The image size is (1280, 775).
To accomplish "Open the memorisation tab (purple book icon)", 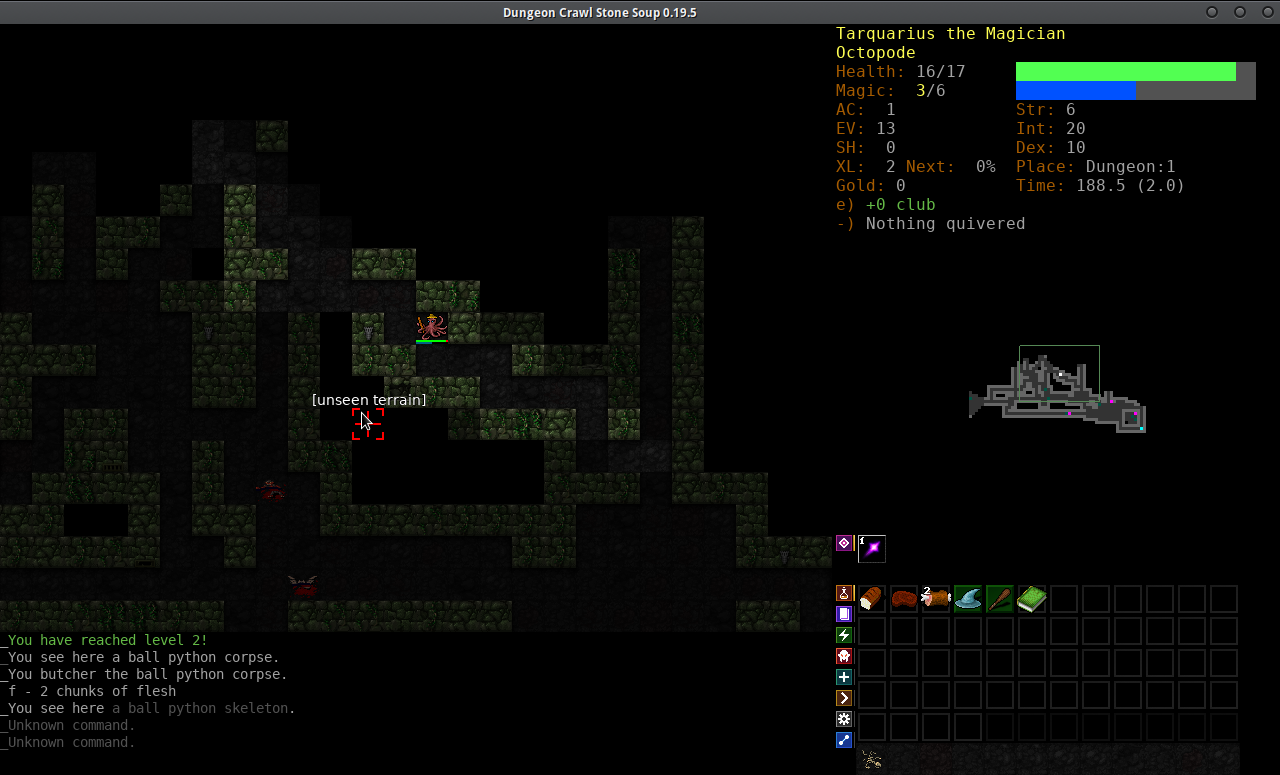I will [x=844, y=614].
